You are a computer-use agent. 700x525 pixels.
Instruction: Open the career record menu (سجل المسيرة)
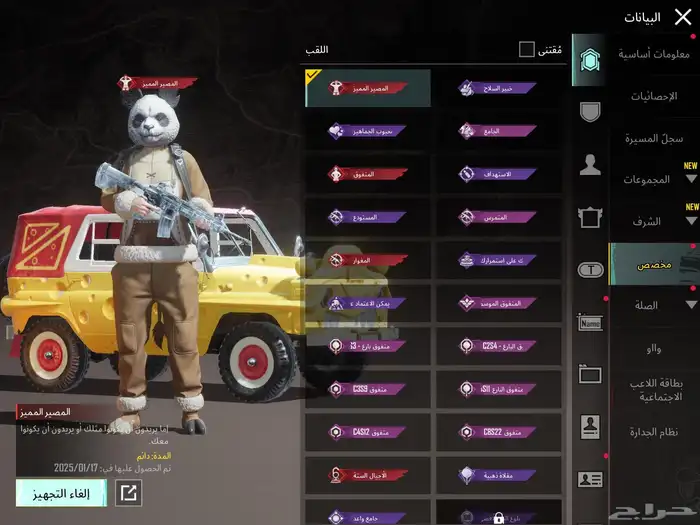(x=655, y=138)
